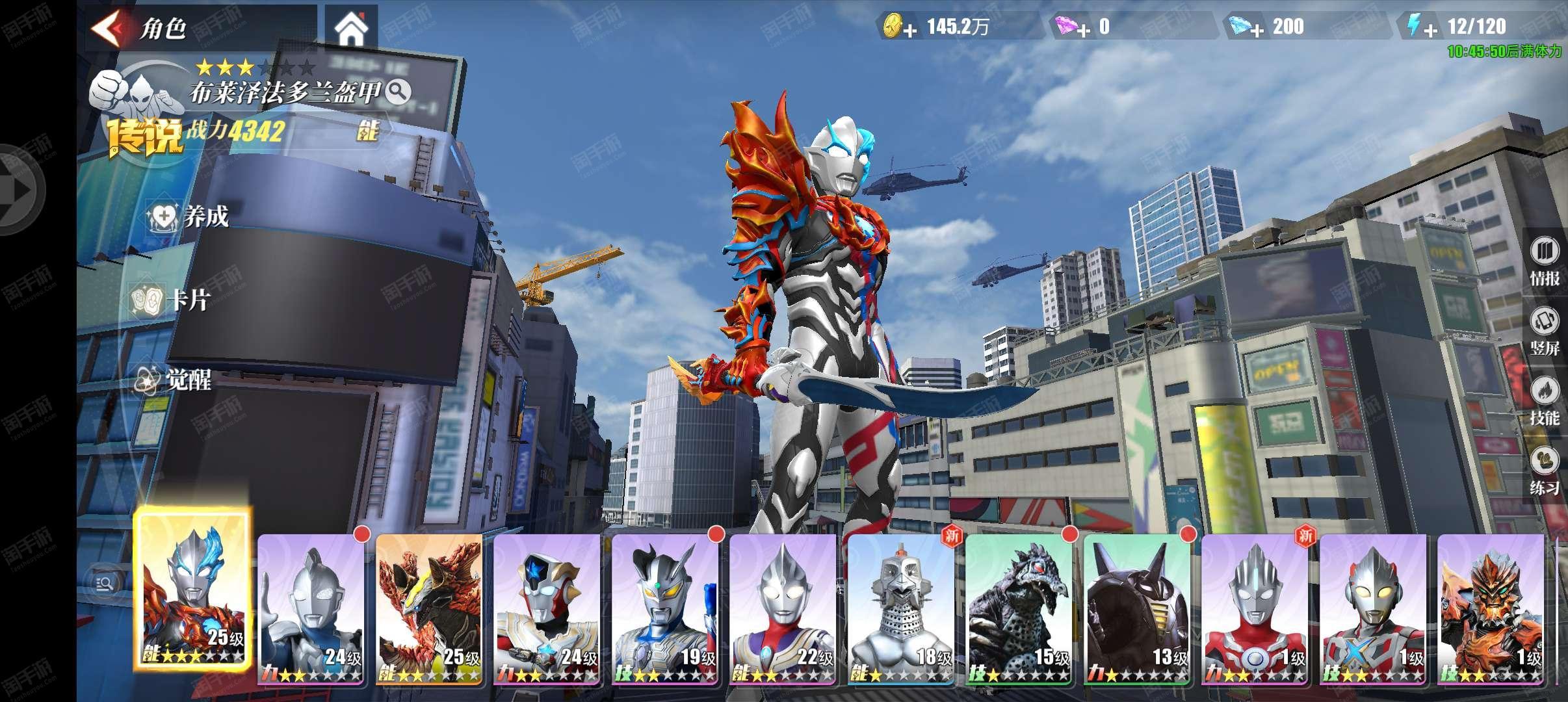Open the character list filter icon
The height and width of the screenshot is (702, 1568).
[x=104, y=584]
